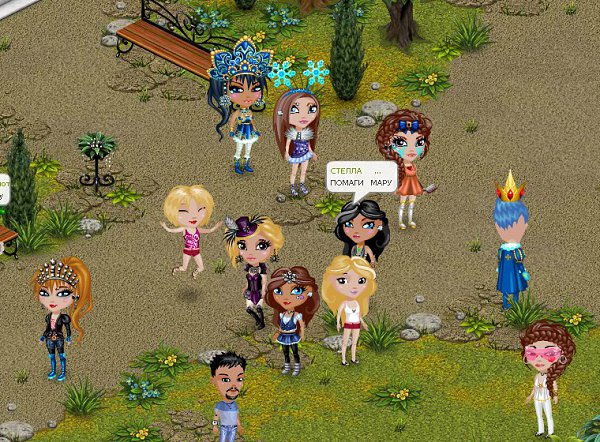
Task: Click the СТЕЛЛА name in the chat bubble
Action: click(346, 171)
